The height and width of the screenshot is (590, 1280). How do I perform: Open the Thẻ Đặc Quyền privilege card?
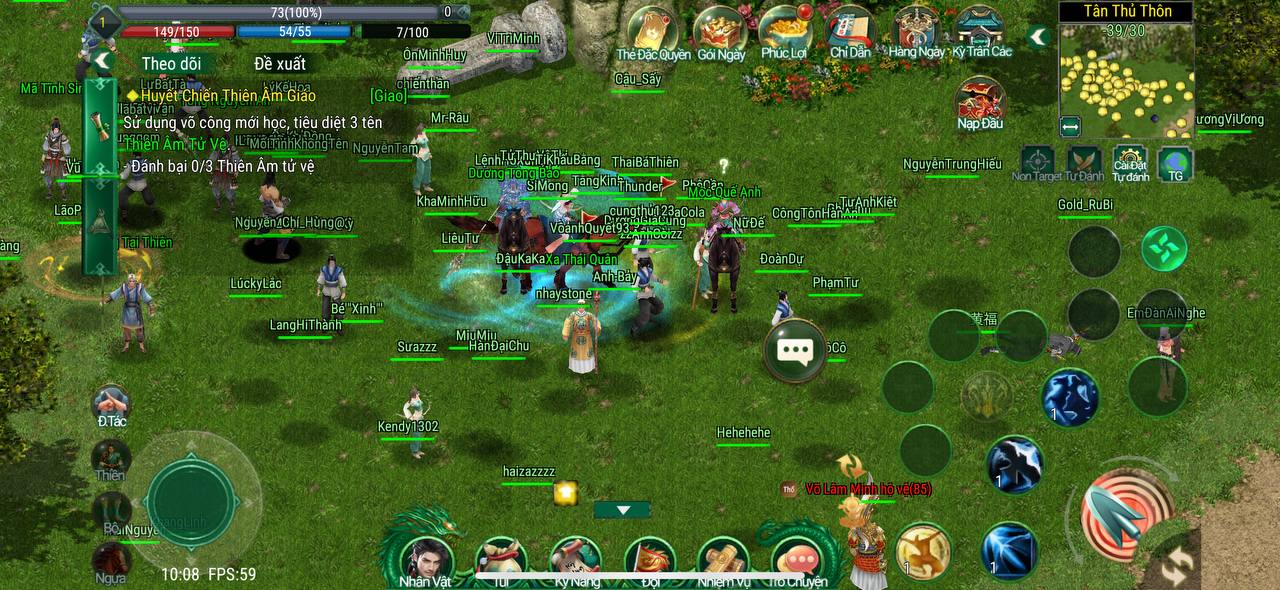point(653,30)
